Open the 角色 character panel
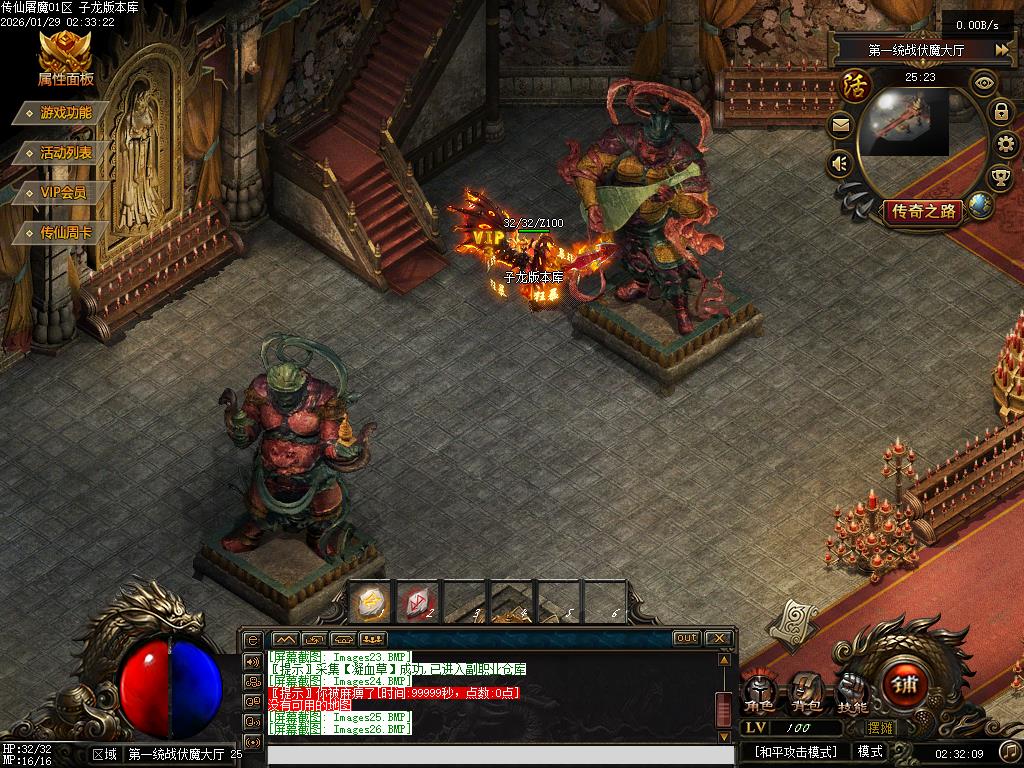 click(x=760, y=692)
